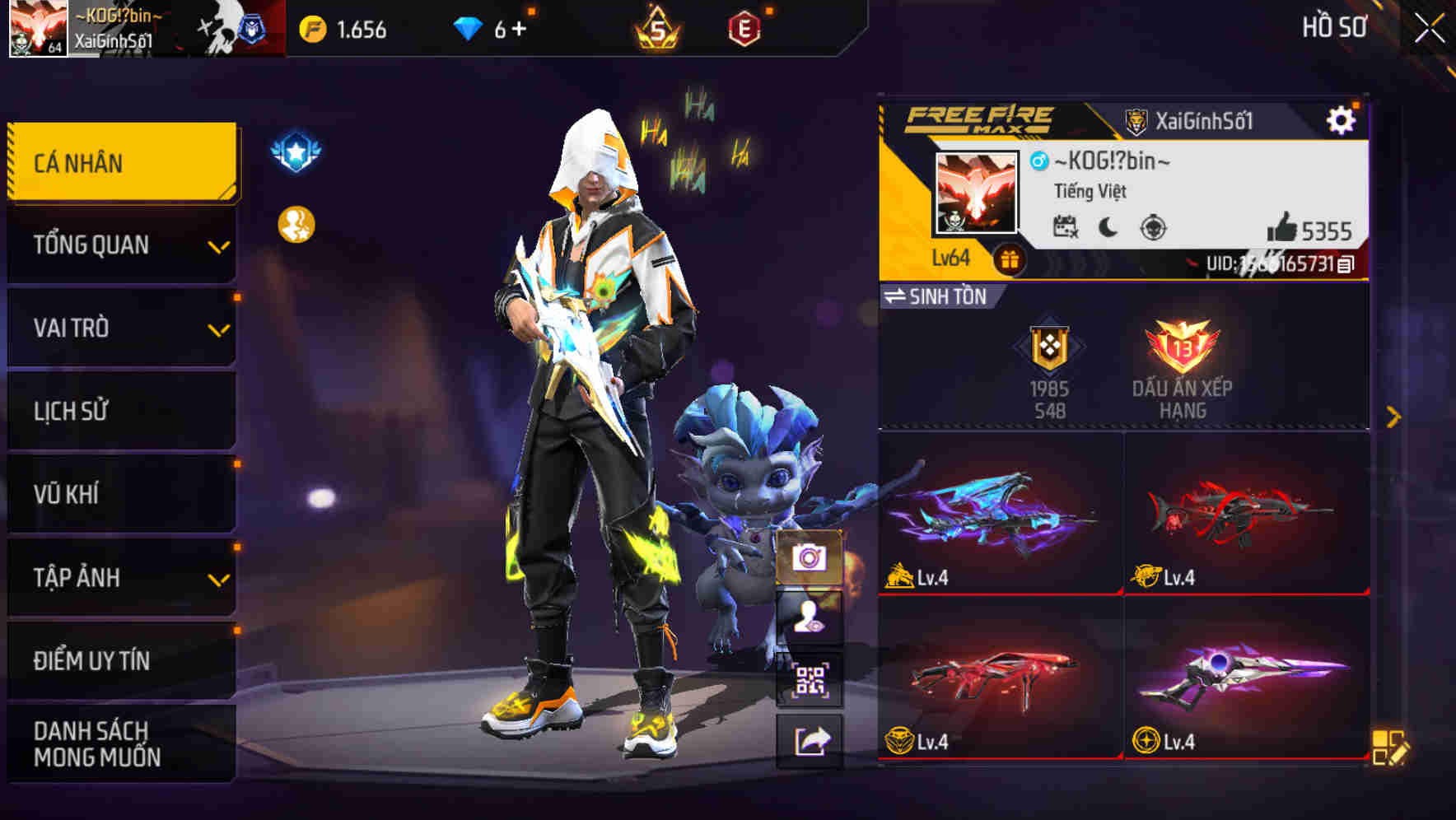Open the gift icon next to Lv64
This screenshot has width=1456, height=820.
[x=1009, y=258]
